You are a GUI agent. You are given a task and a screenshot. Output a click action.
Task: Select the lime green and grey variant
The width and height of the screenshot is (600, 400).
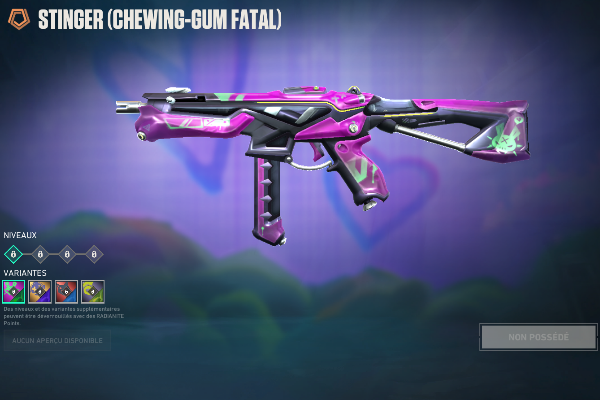[x=92, y=291]
